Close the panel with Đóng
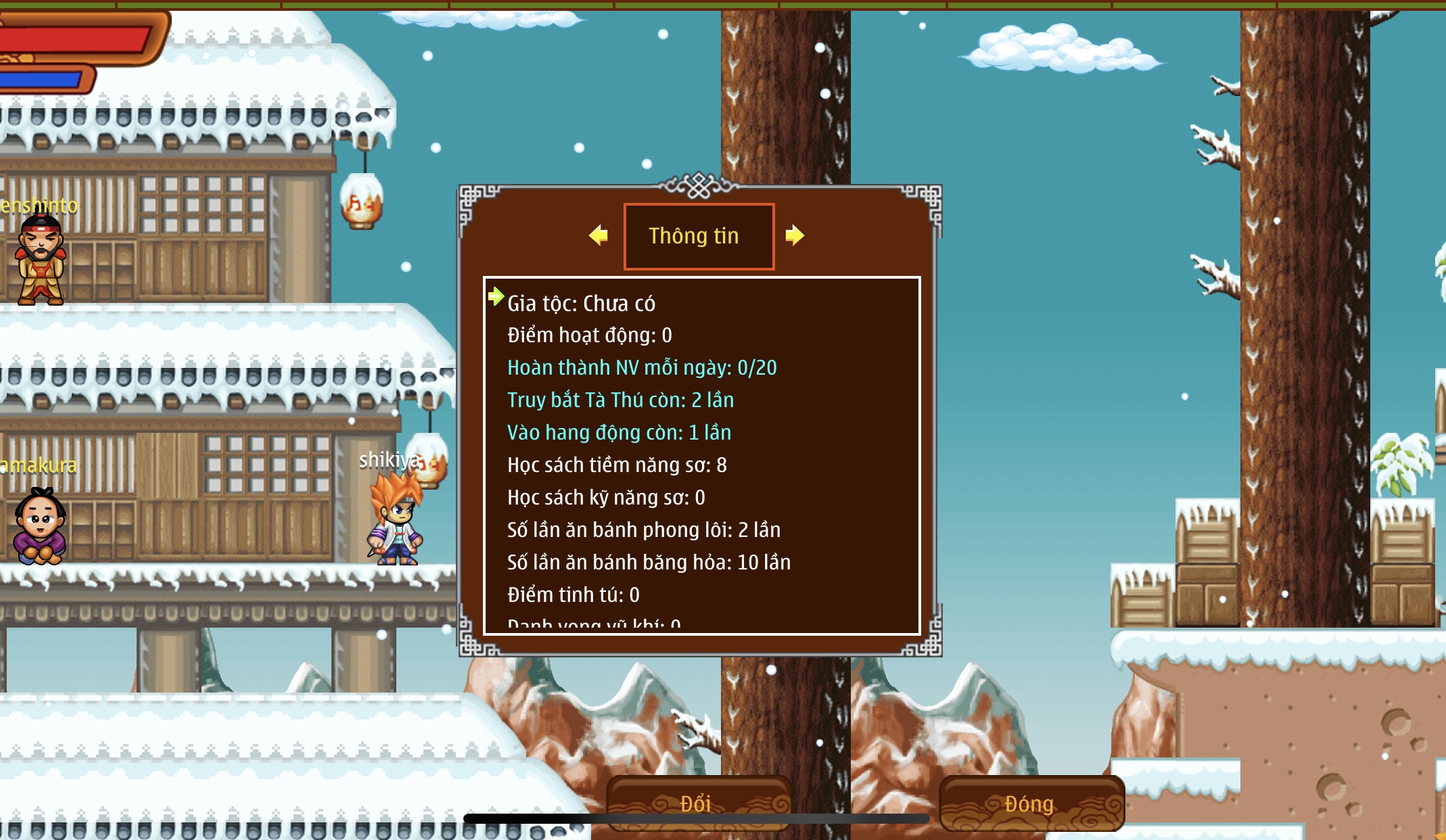Viewport: 1446px width, 840px height. click(x=1031, y=803)
